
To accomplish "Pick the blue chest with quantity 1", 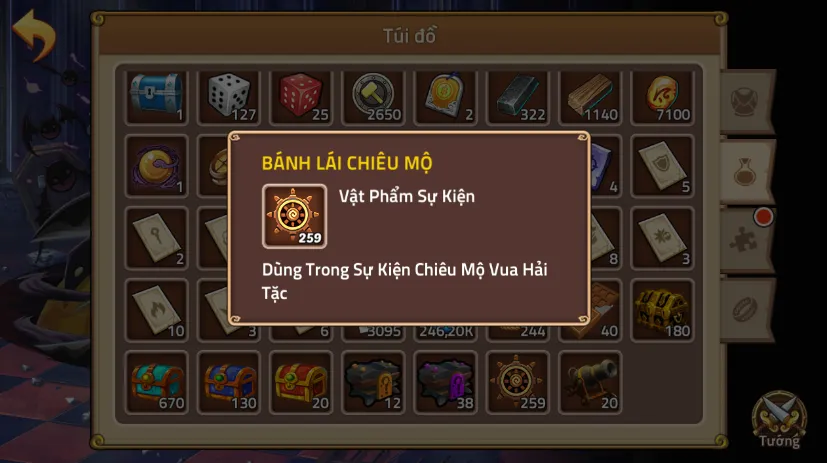I will pyautogui.click(x=157, y=96).
